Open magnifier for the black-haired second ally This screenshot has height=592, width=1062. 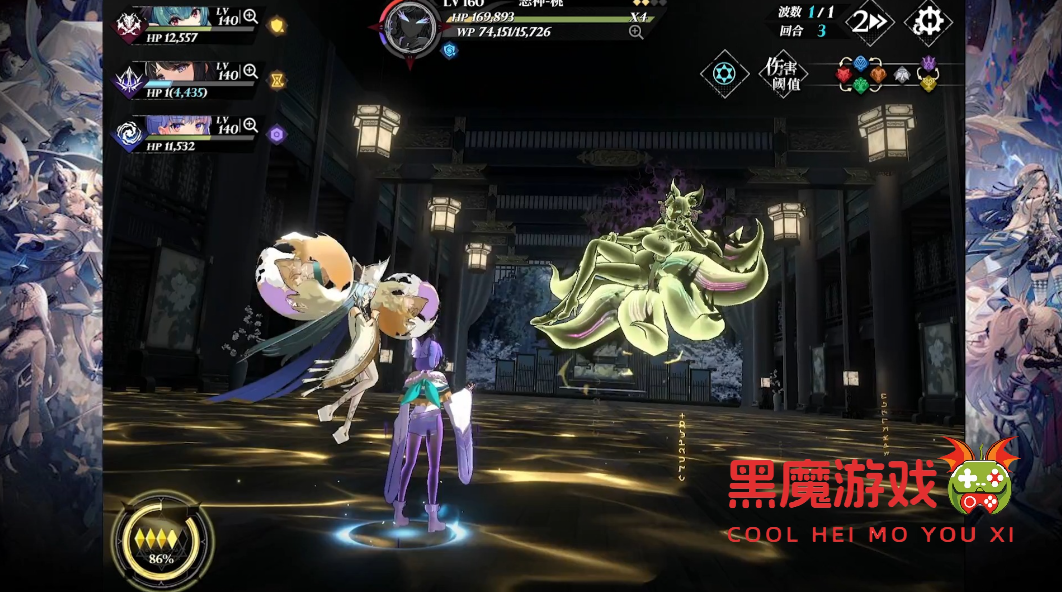250,72
